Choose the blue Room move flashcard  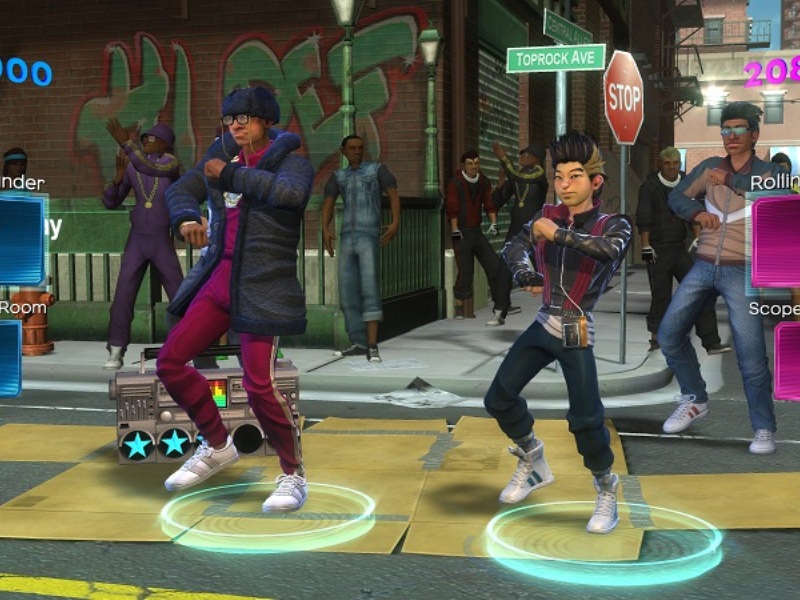(9, 357)
